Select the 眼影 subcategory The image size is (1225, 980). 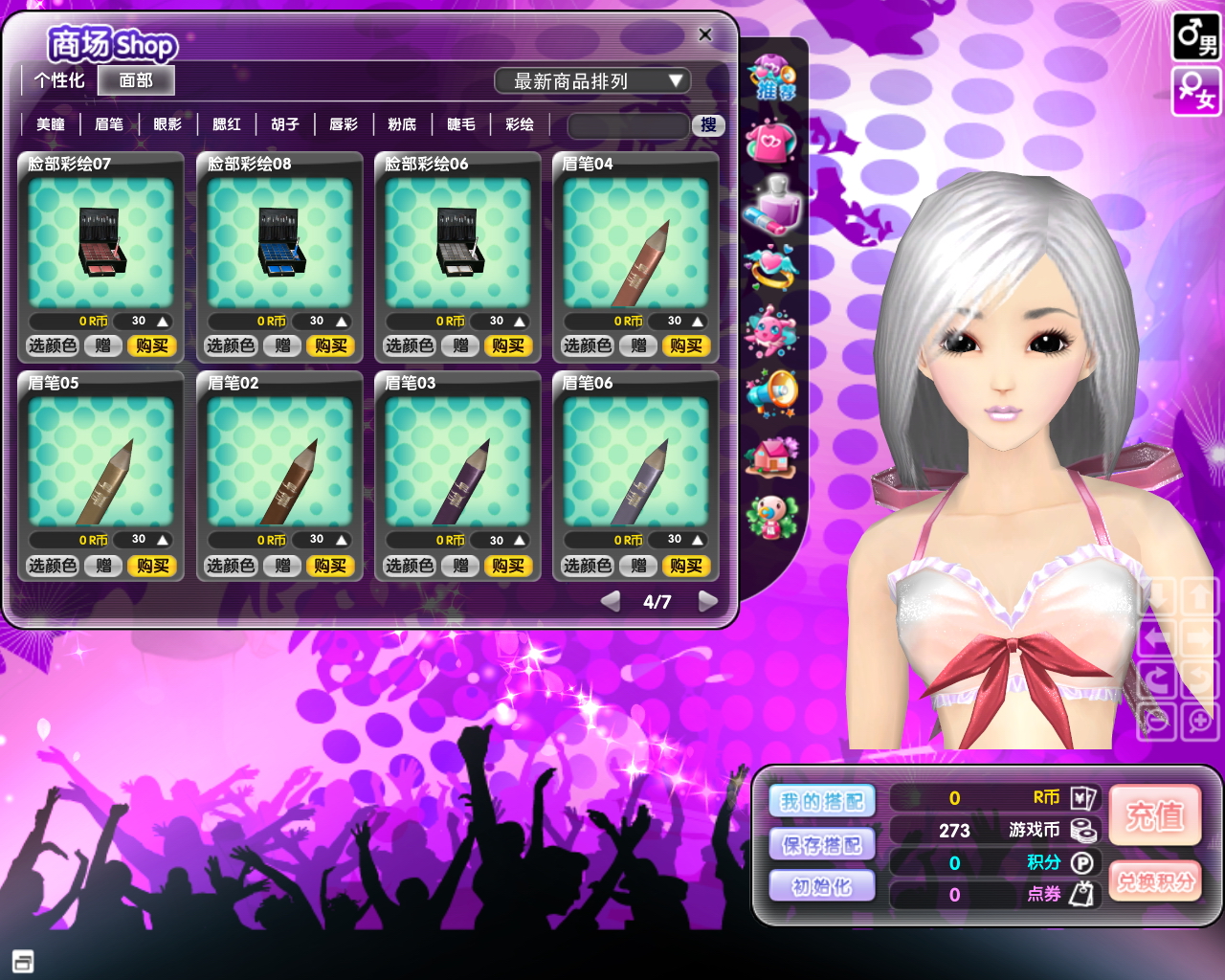167,124
